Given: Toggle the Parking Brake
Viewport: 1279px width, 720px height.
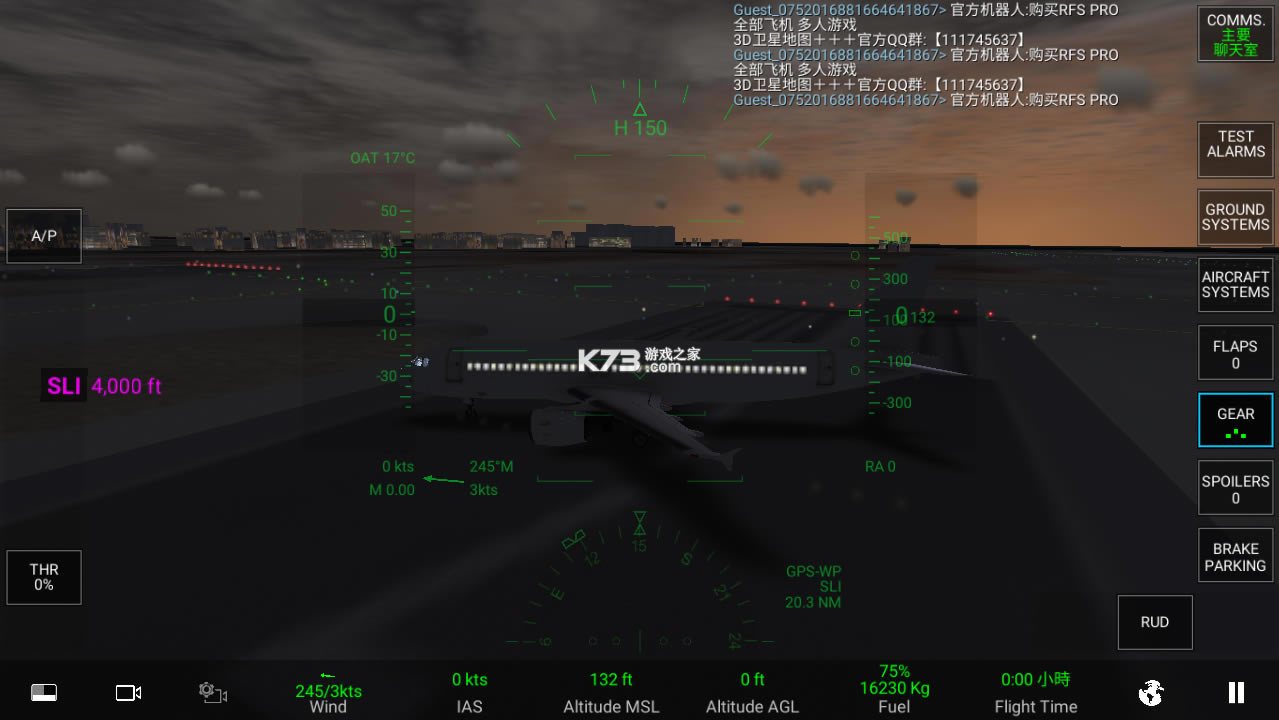Looking at the screenshot, I should coord(1235,556).
